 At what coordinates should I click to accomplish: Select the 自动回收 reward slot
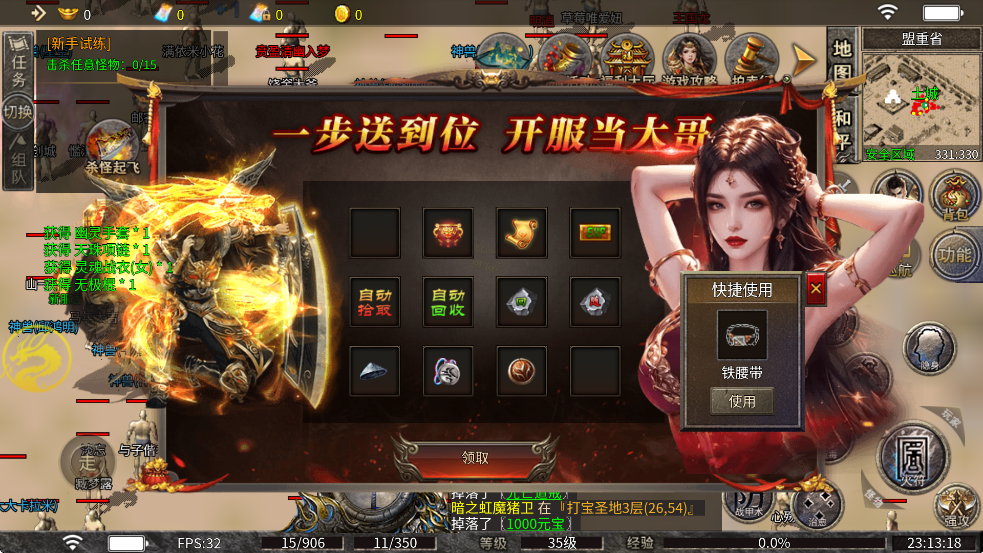(448, 302)
